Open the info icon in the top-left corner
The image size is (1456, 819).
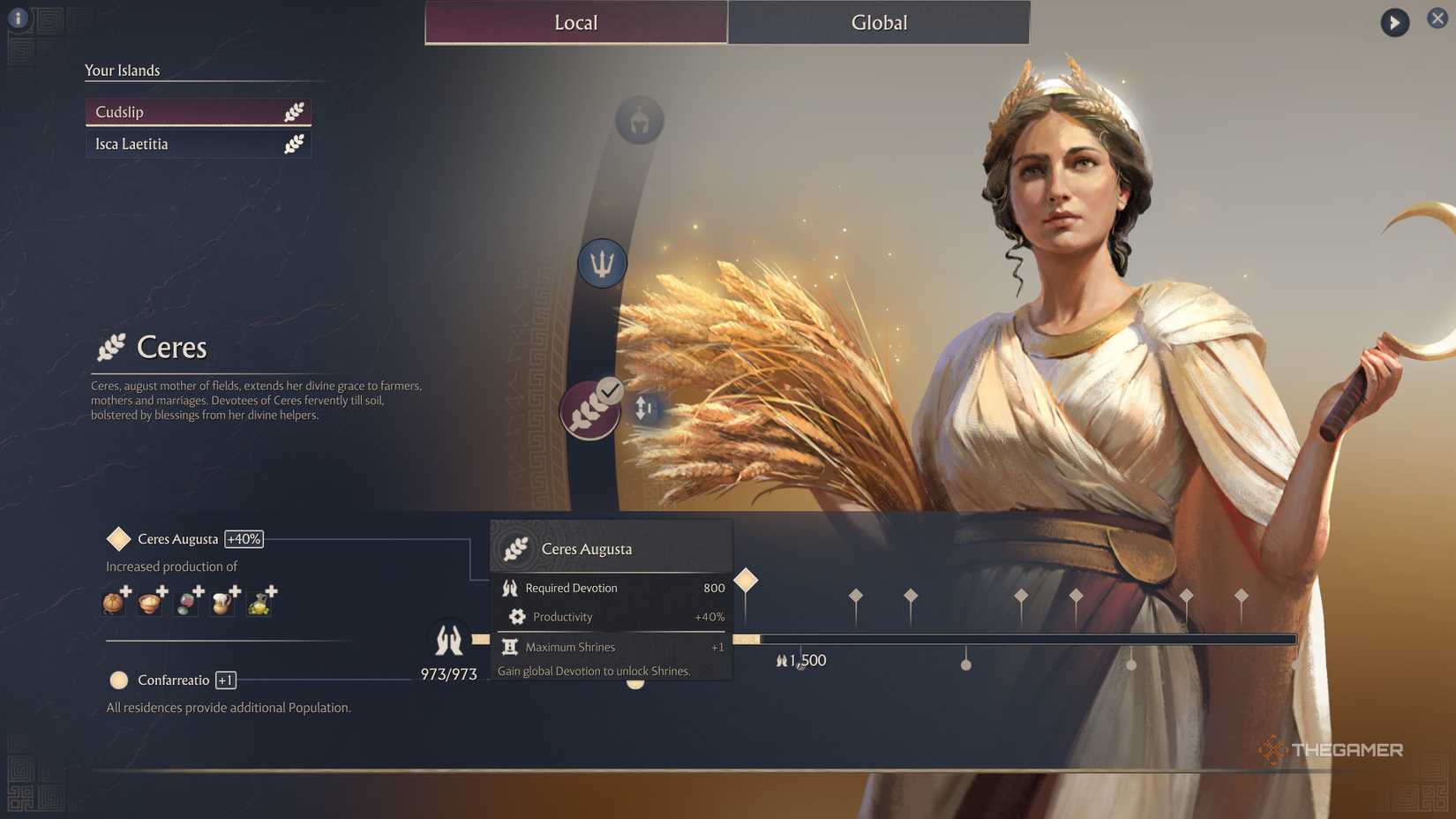coord(18,18)
